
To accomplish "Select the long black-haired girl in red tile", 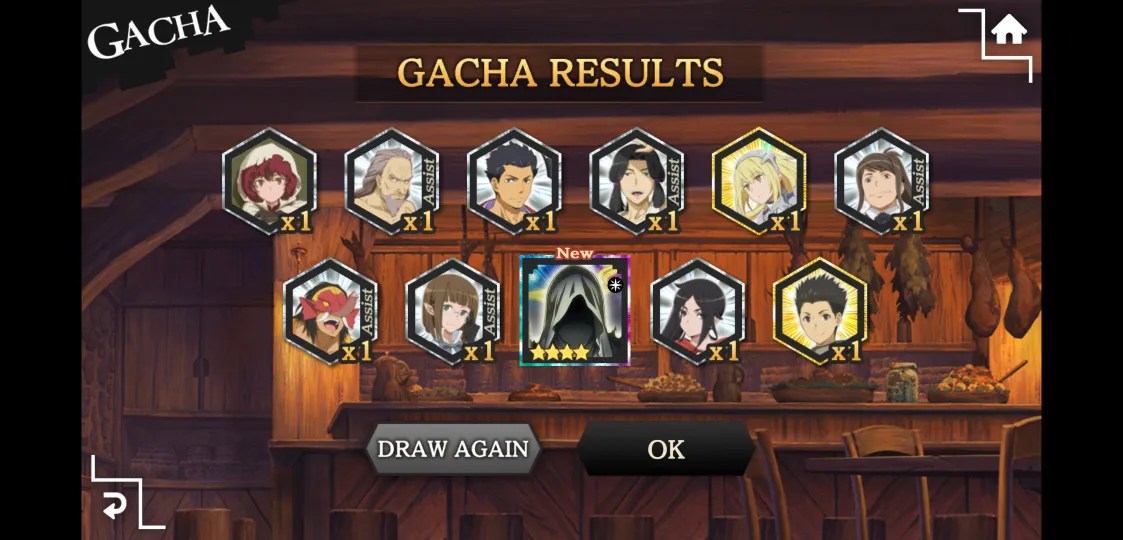I will (x=697, y=311).
